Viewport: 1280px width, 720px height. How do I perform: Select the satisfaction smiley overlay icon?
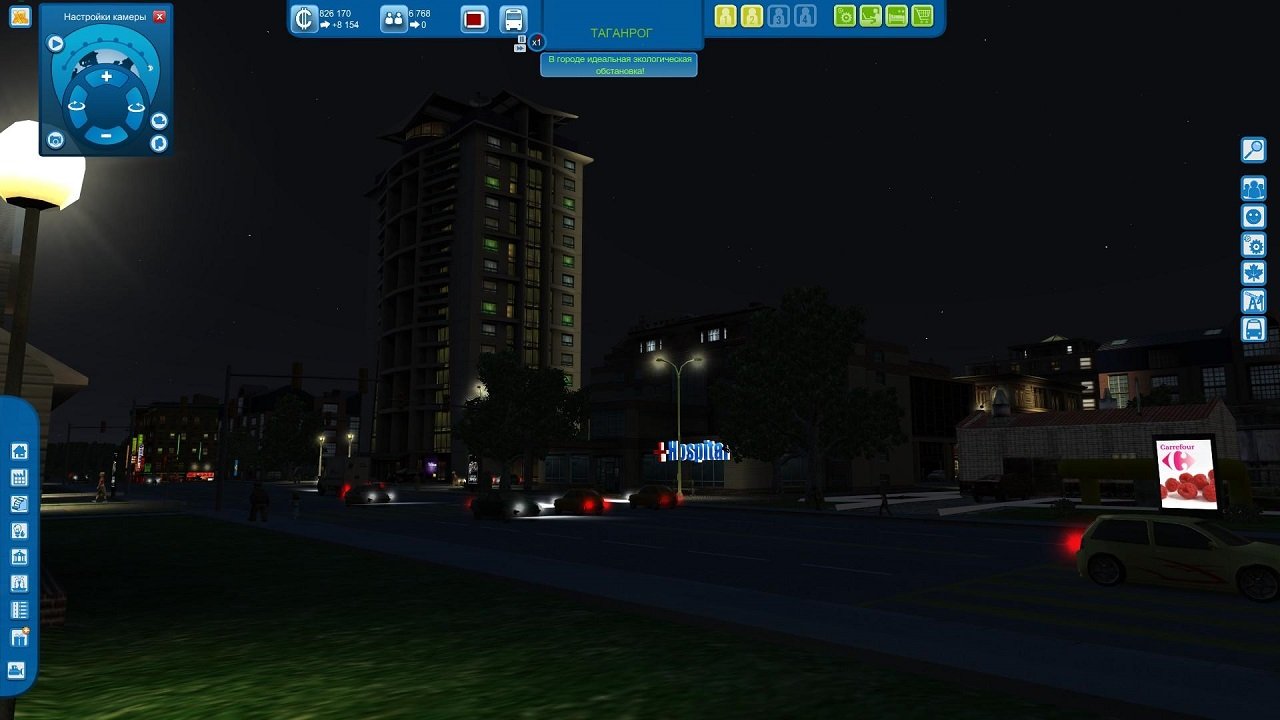coord(1252,216)
